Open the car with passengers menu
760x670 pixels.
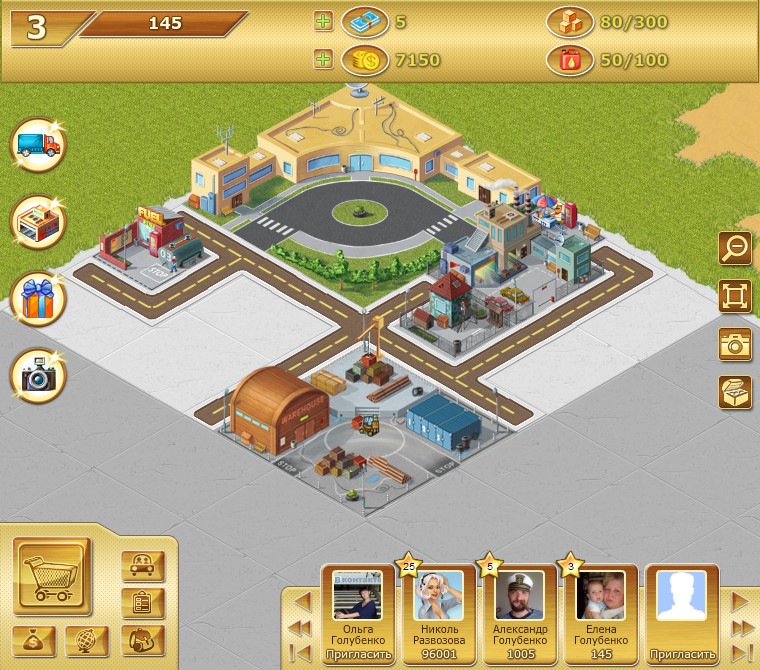[x=142, y=566]
